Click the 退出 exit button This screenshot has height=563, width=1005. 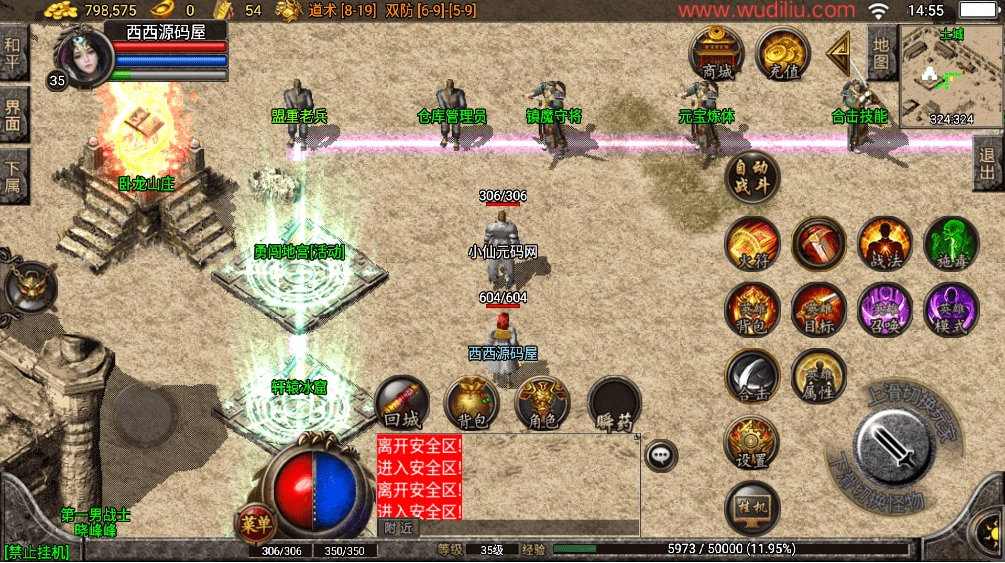coord(988,164)
